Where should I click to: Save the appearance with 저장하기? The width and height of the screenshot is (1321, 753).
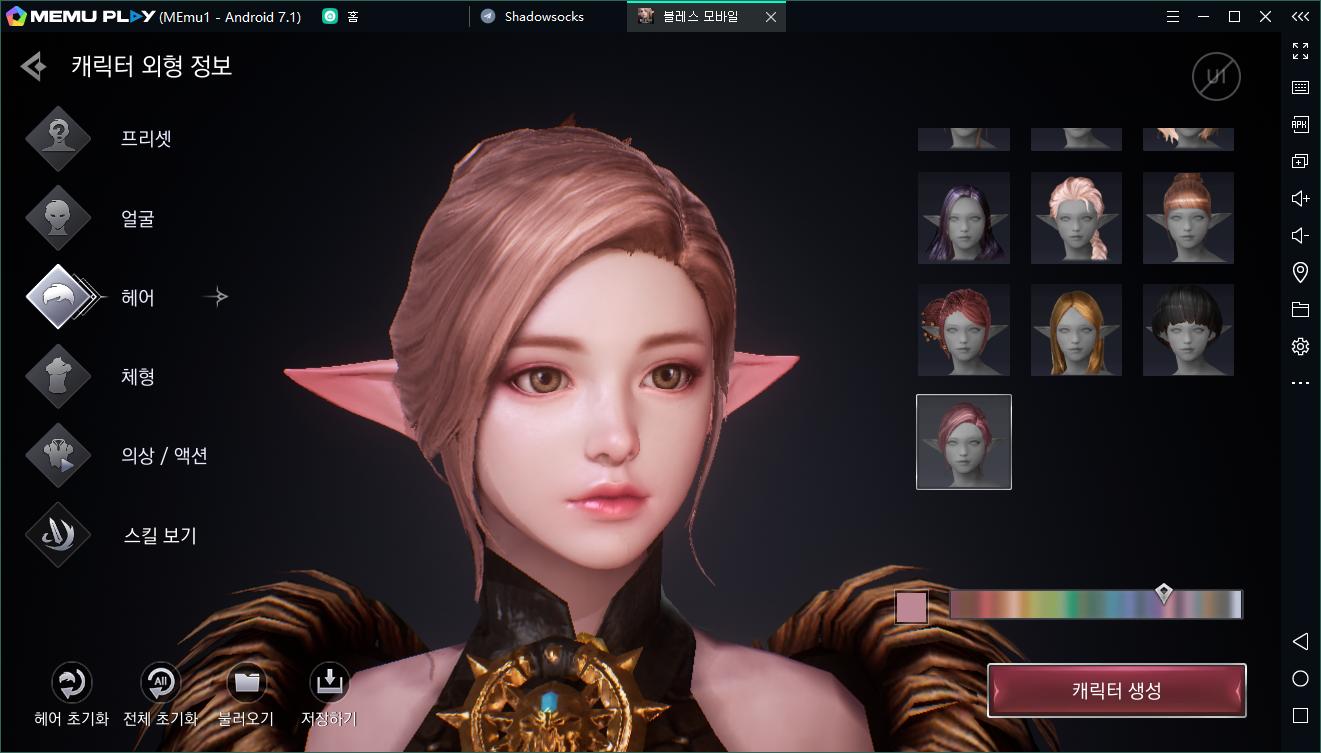328,684
